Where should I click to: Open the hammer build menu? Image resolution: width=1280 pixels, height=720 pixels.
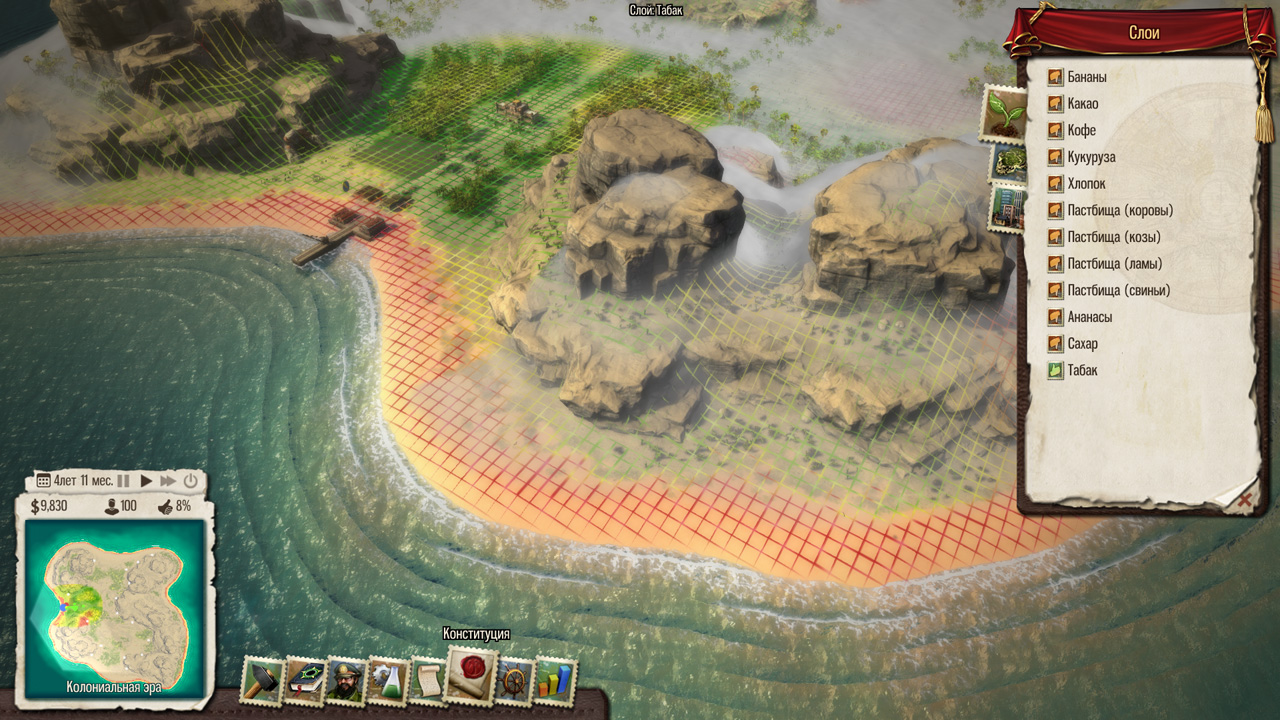(262, 681)
